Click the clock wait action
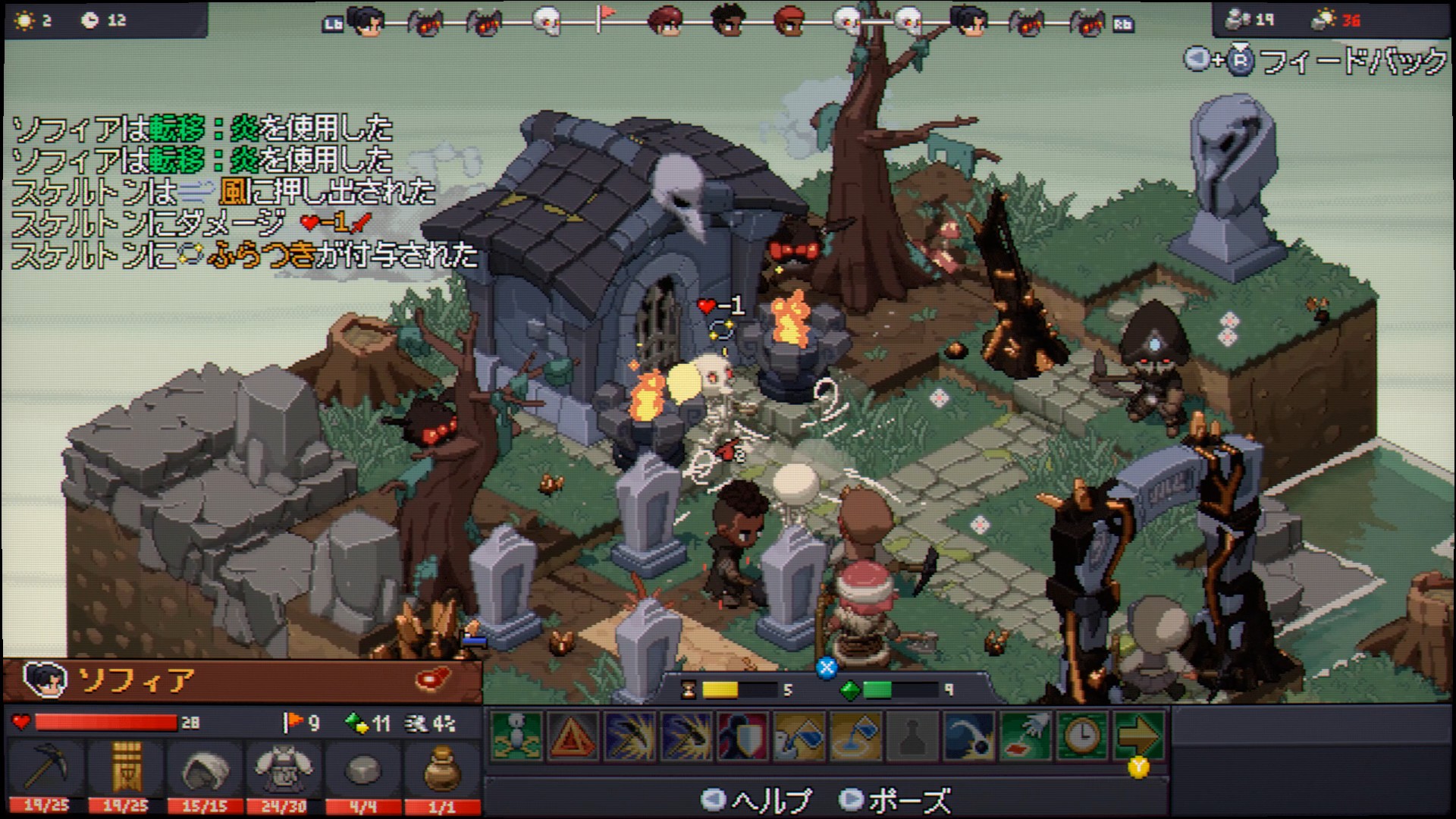The image size is (1456, 819). pos(1082,735)
